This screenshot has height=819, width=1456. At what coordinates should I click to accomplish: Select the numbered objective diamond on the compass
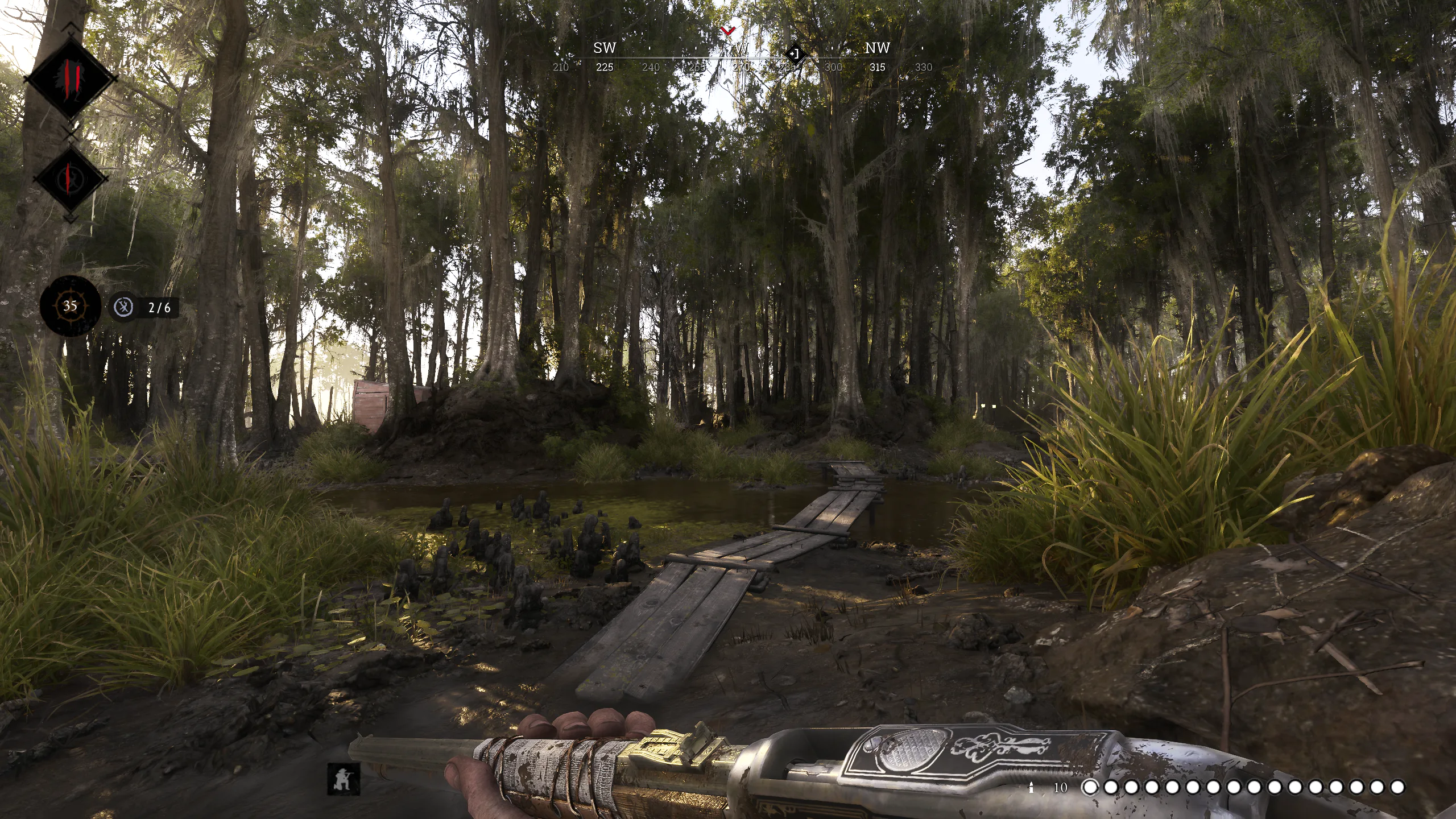point(795,53)
